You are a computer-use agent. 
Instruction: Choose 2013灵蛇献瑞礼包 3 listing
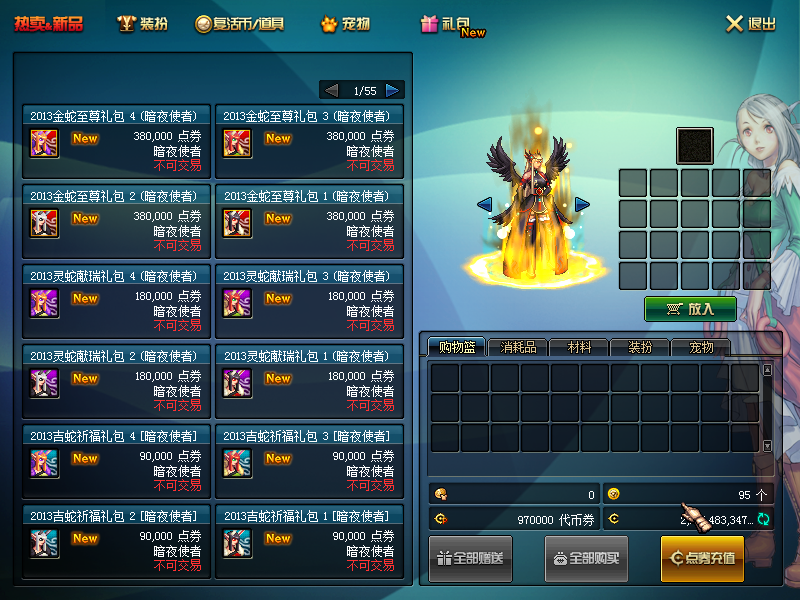(310, 300)
